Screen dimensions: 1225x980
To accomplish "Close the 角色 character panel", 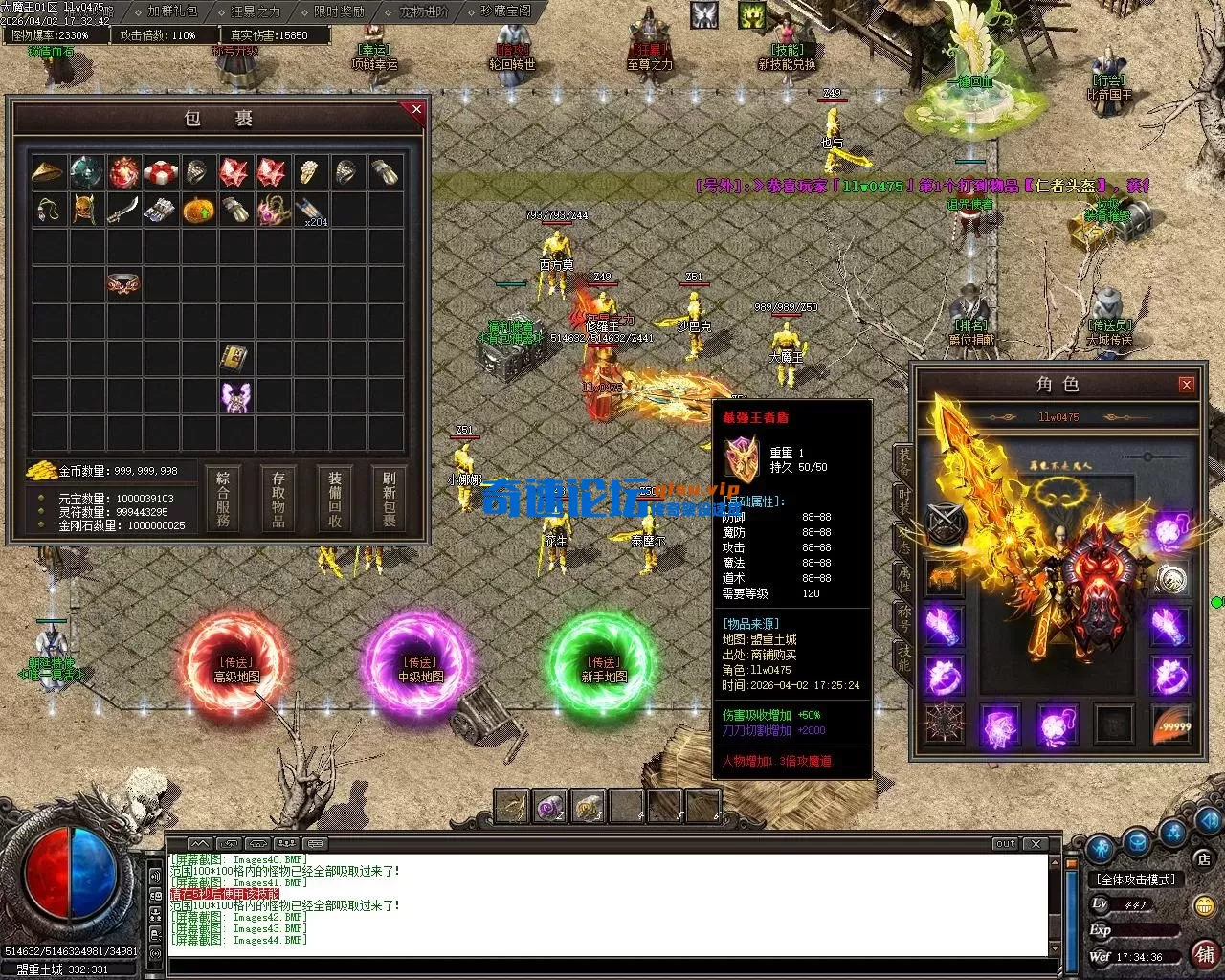I will (1187, 385).
